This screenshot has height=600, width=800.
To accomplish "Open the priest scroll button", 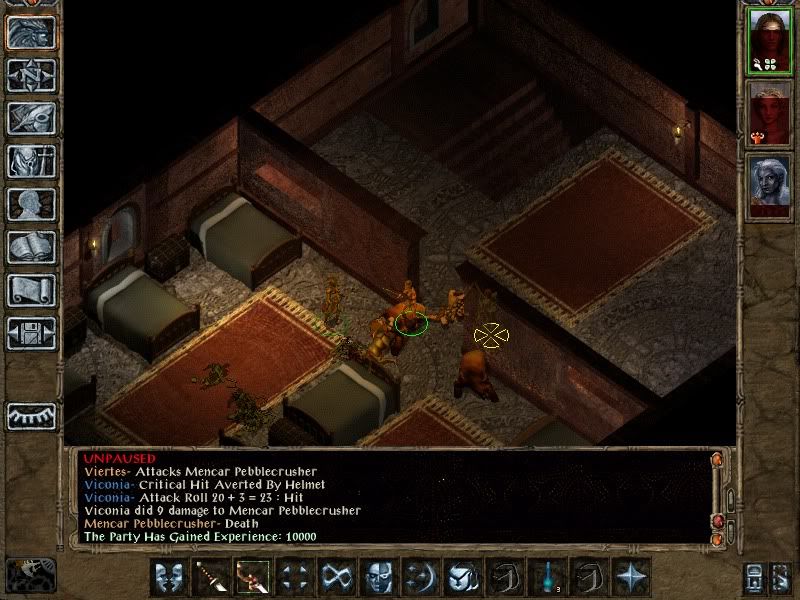I will point(31,290).
